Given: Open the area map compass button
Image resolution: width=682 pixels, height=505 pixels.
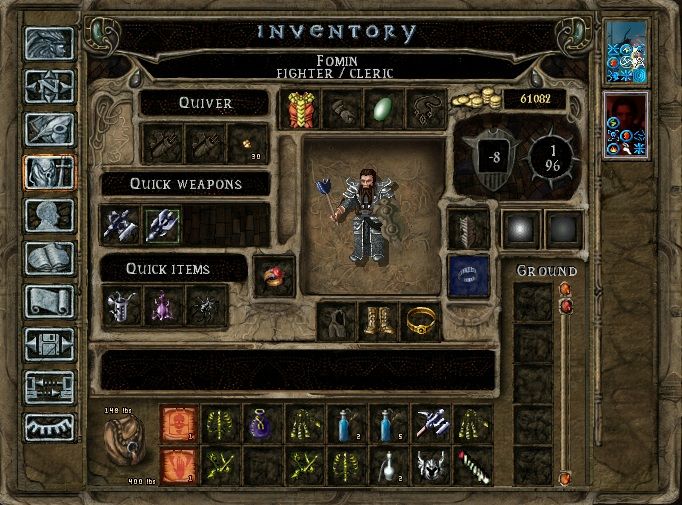Looking at the screenshot, I should click(49, 87).
